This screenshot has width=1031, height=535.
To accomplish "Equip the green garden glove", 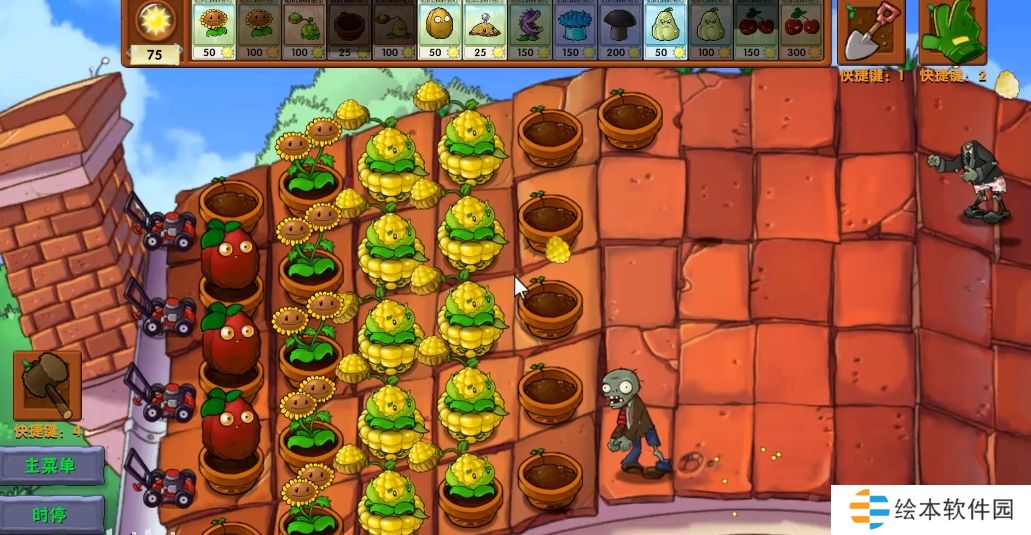I will click(x=952, y=32).
